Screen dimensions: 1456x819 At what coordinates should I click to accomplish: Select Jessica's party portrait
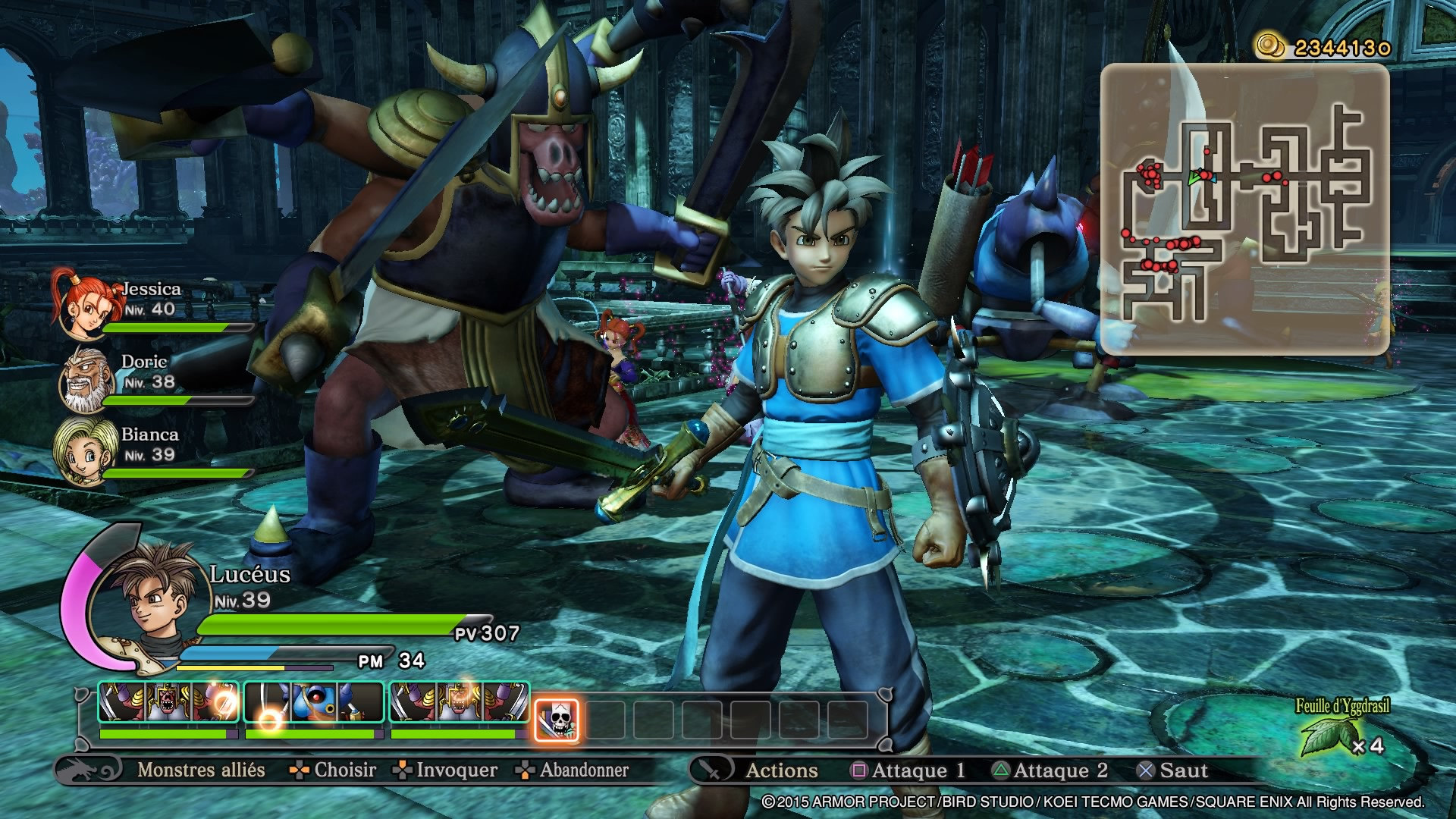[82, 304]
